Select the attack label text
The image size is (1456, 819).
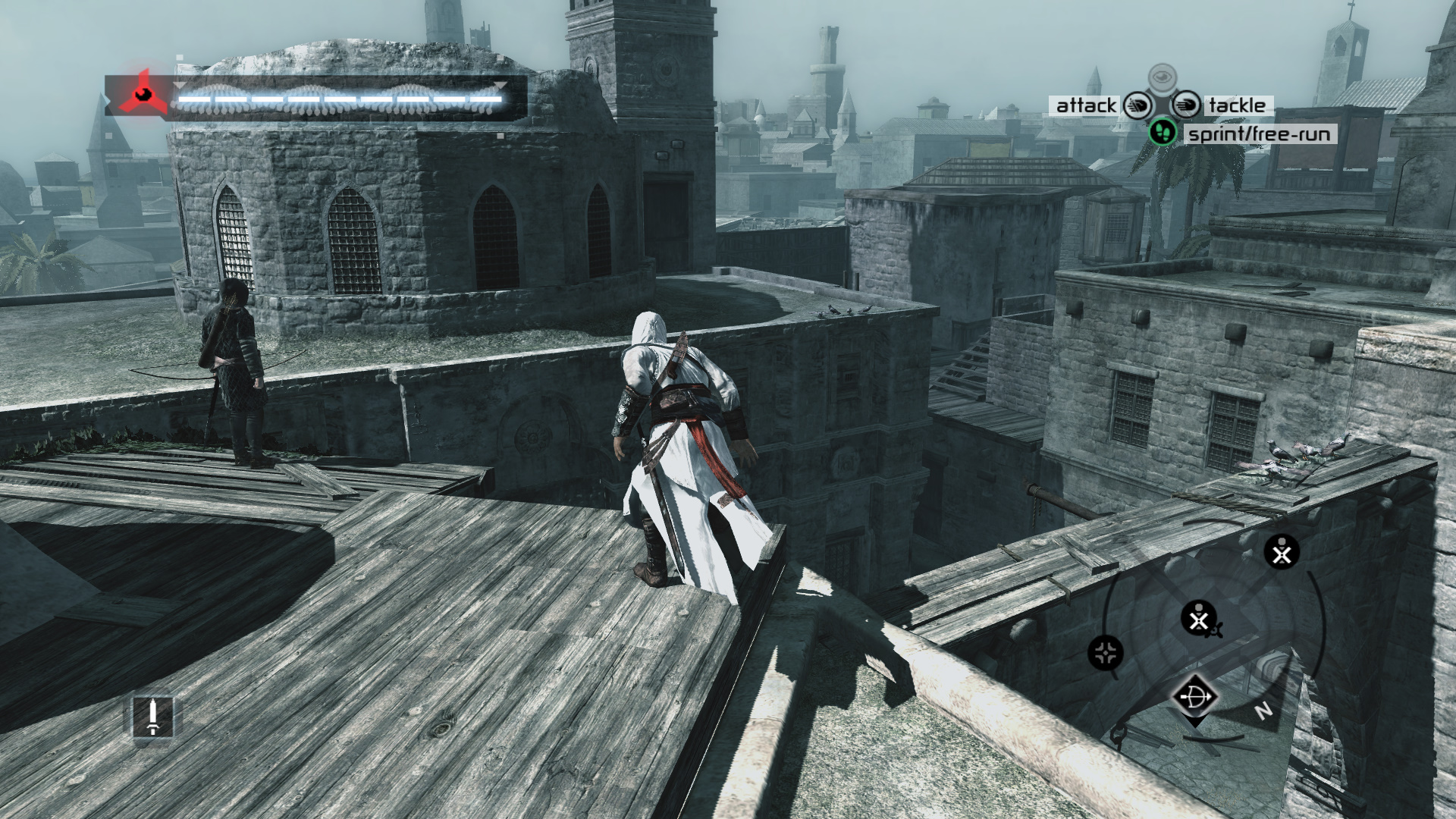tap(1086, 105)
